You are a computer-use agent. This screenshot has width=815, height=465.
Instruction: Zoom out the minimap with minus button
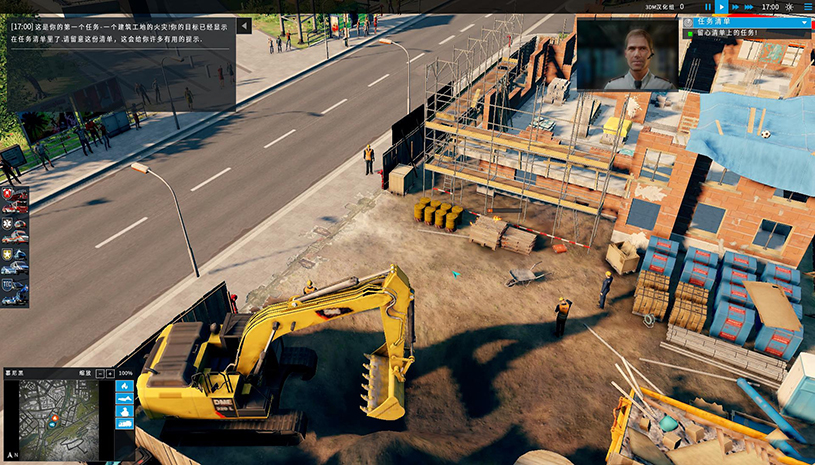coord(98,373)
